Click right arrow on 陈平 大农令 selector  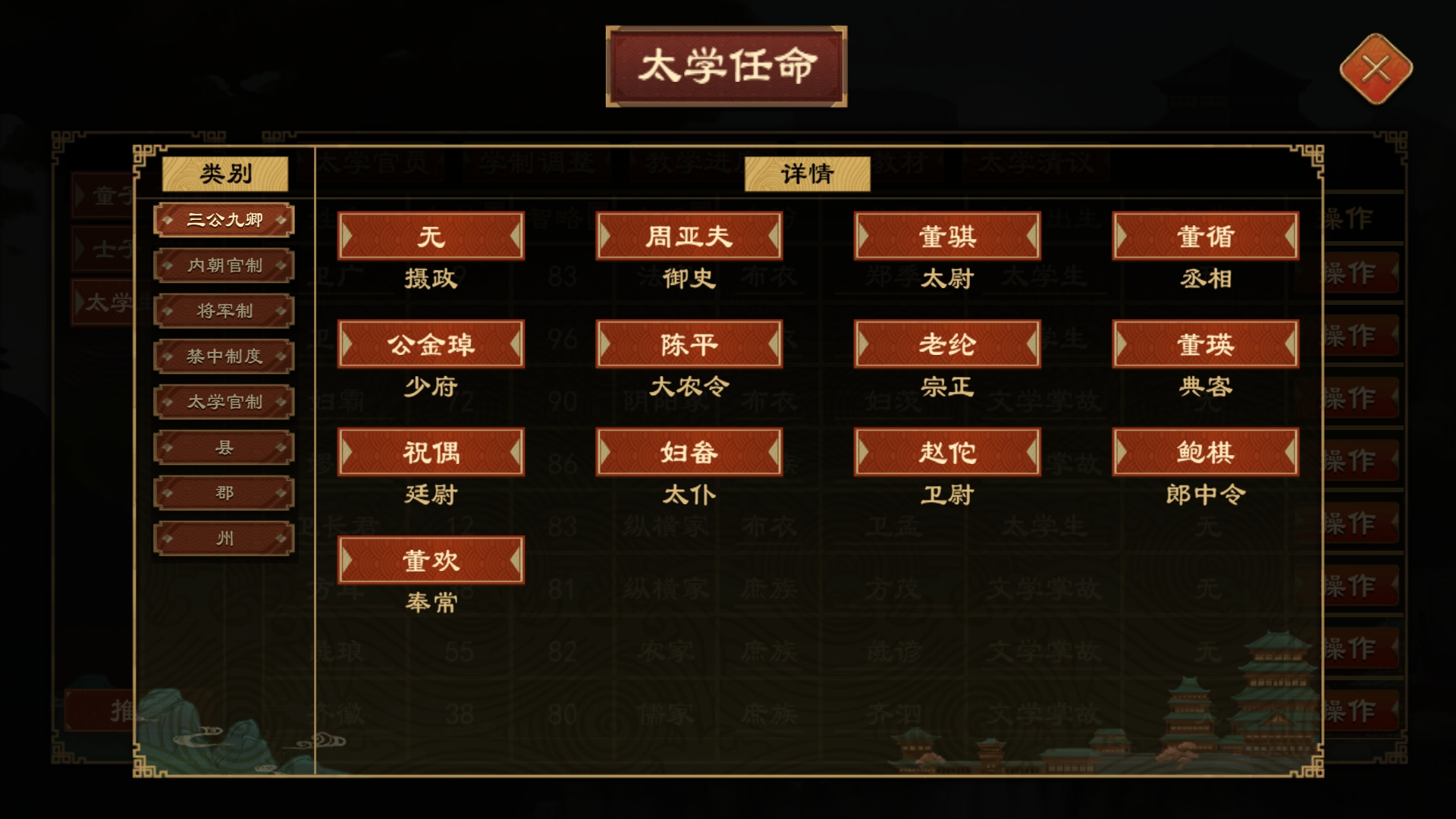coord(773,344)
